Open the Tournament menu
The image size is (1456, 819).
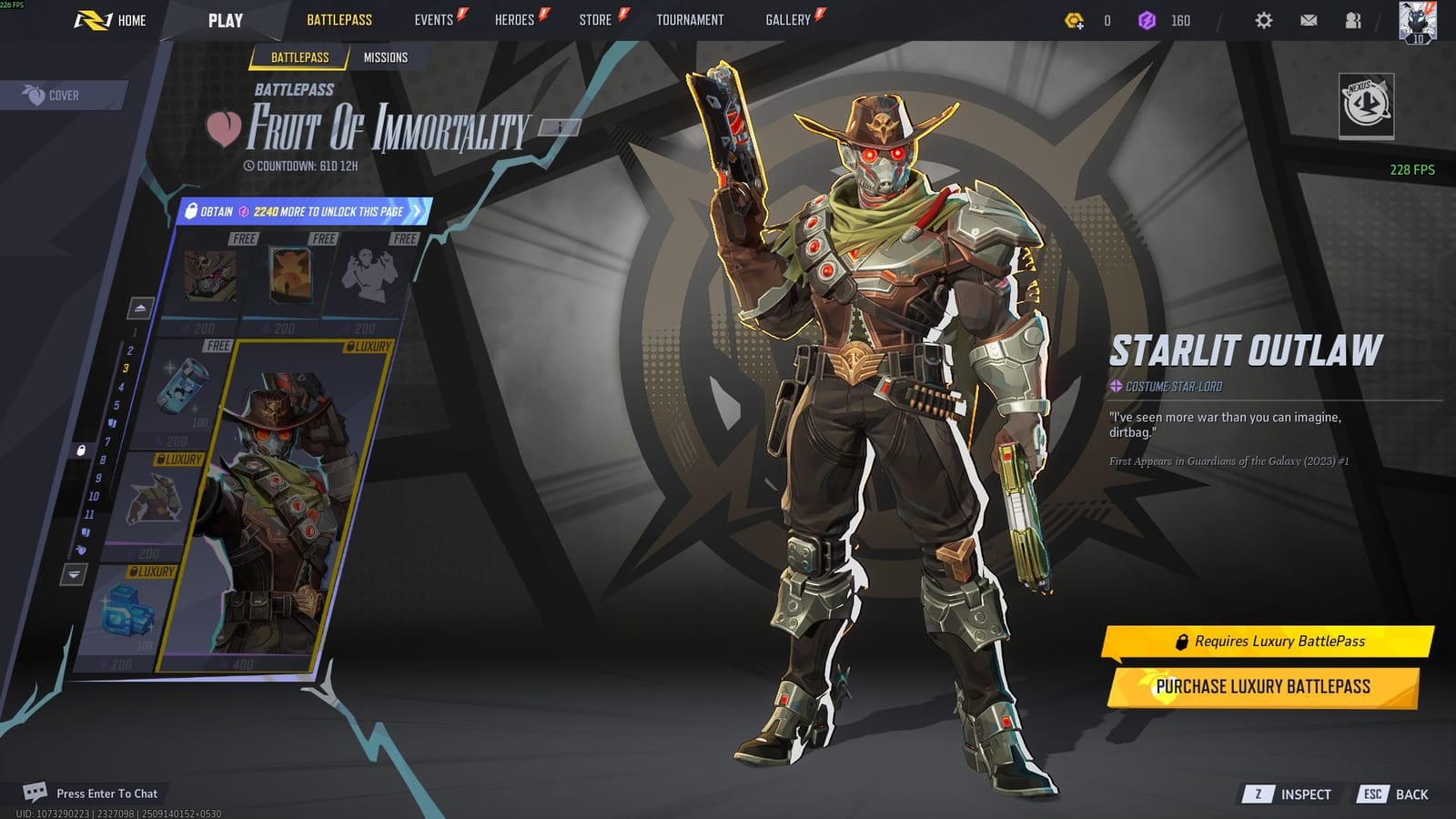[x=689, y=19]
